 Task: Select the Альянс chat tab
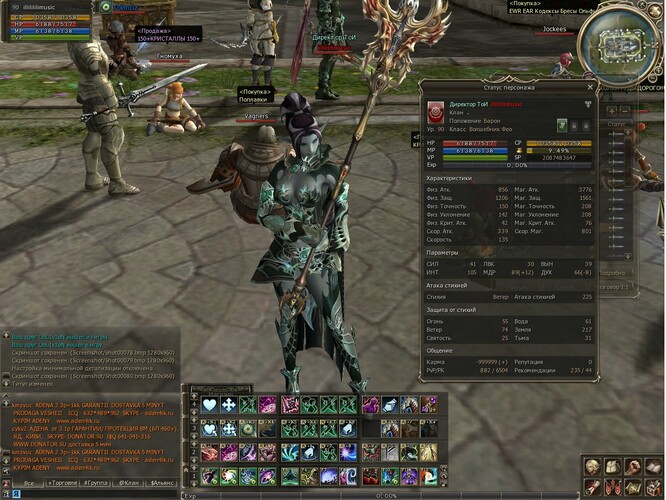click(x=162, y=482)
